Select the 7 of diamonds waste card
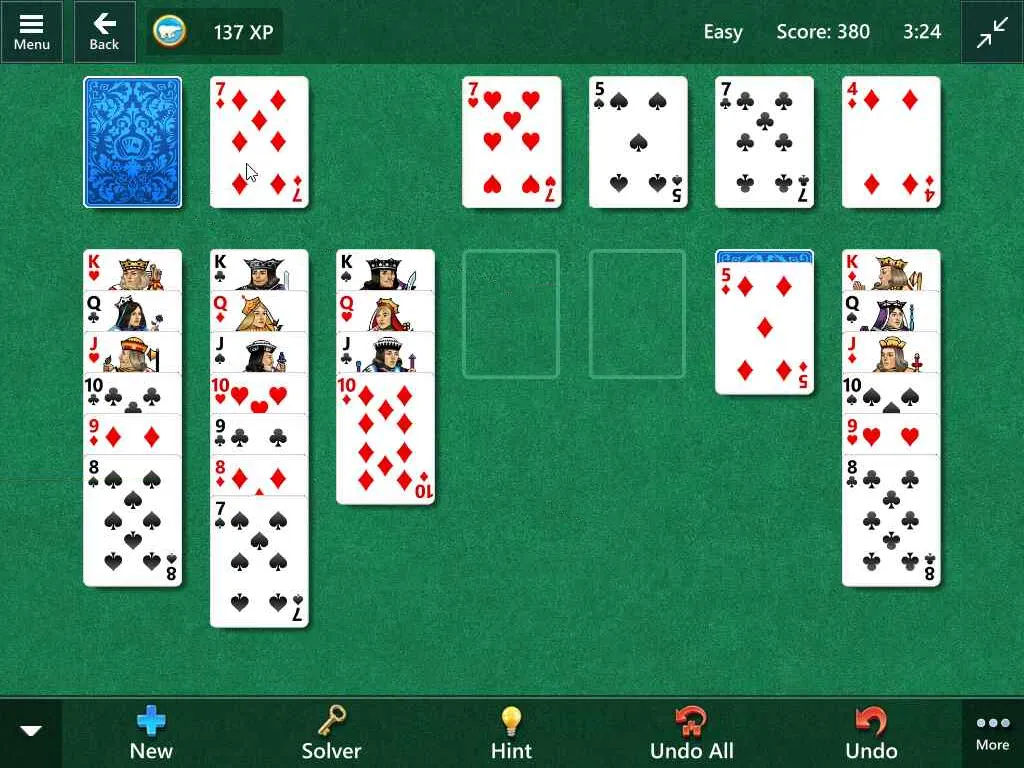Screen dimensions: 1024x768 (x=259, y=142)
